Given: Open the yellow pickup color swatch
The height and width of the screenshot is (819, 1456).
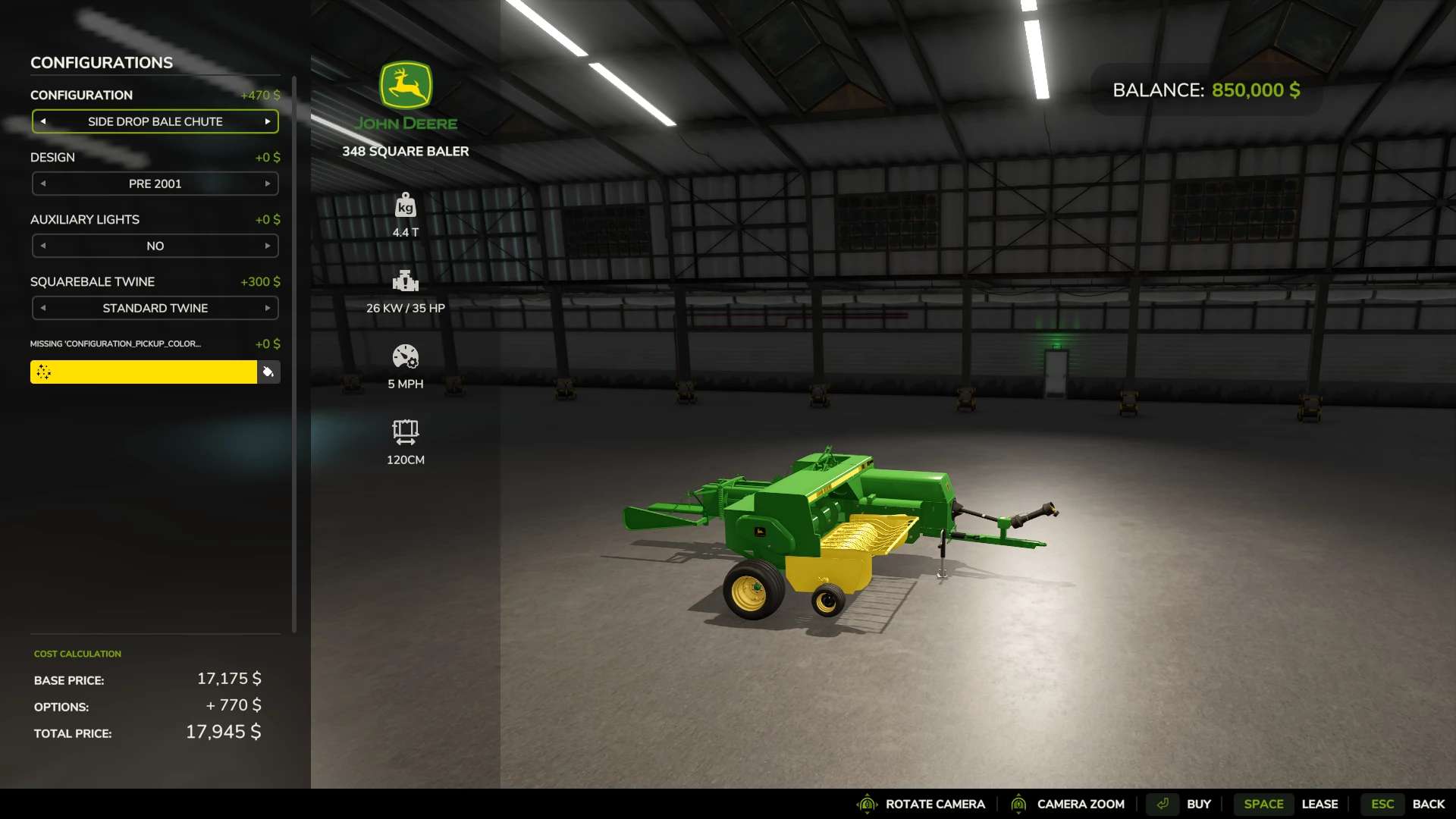Looking at the screenshot, I should click(143, 372).
